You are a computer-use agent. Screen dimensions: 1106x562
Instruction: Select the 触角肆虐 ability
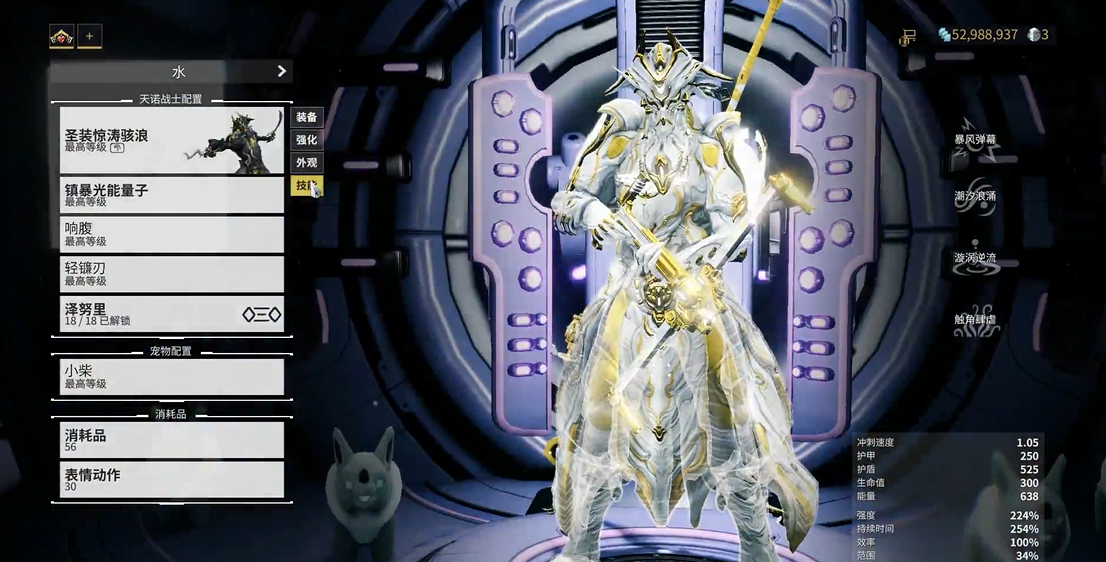974,321
